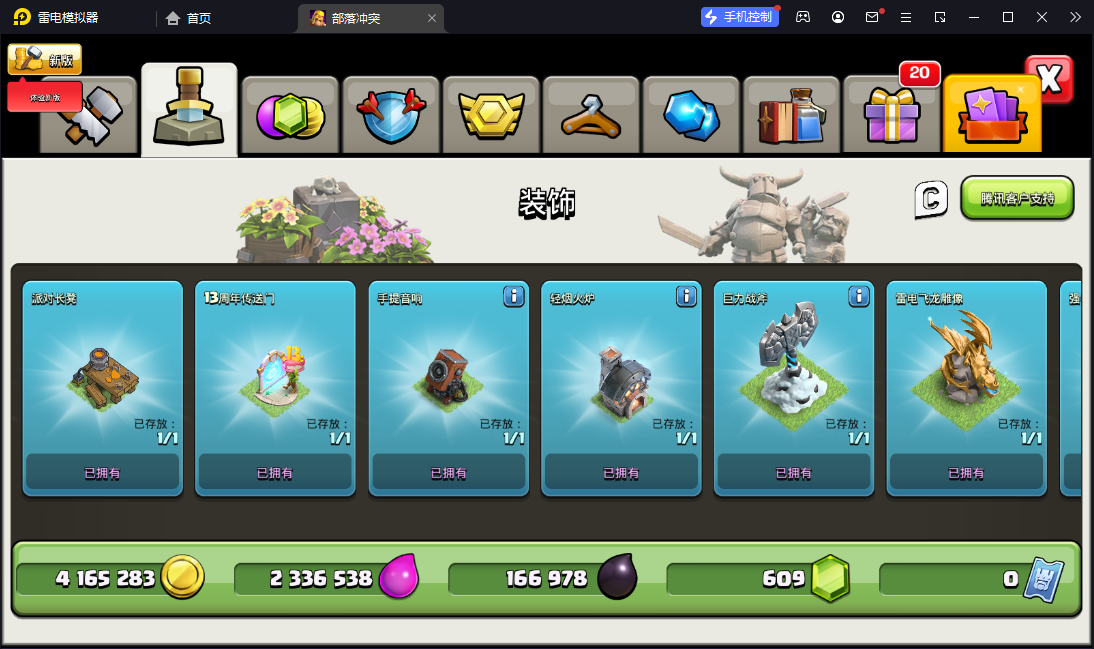Show info for 巨力战斧 decoration
1094x649 pixels.
(x=858, y=296)
